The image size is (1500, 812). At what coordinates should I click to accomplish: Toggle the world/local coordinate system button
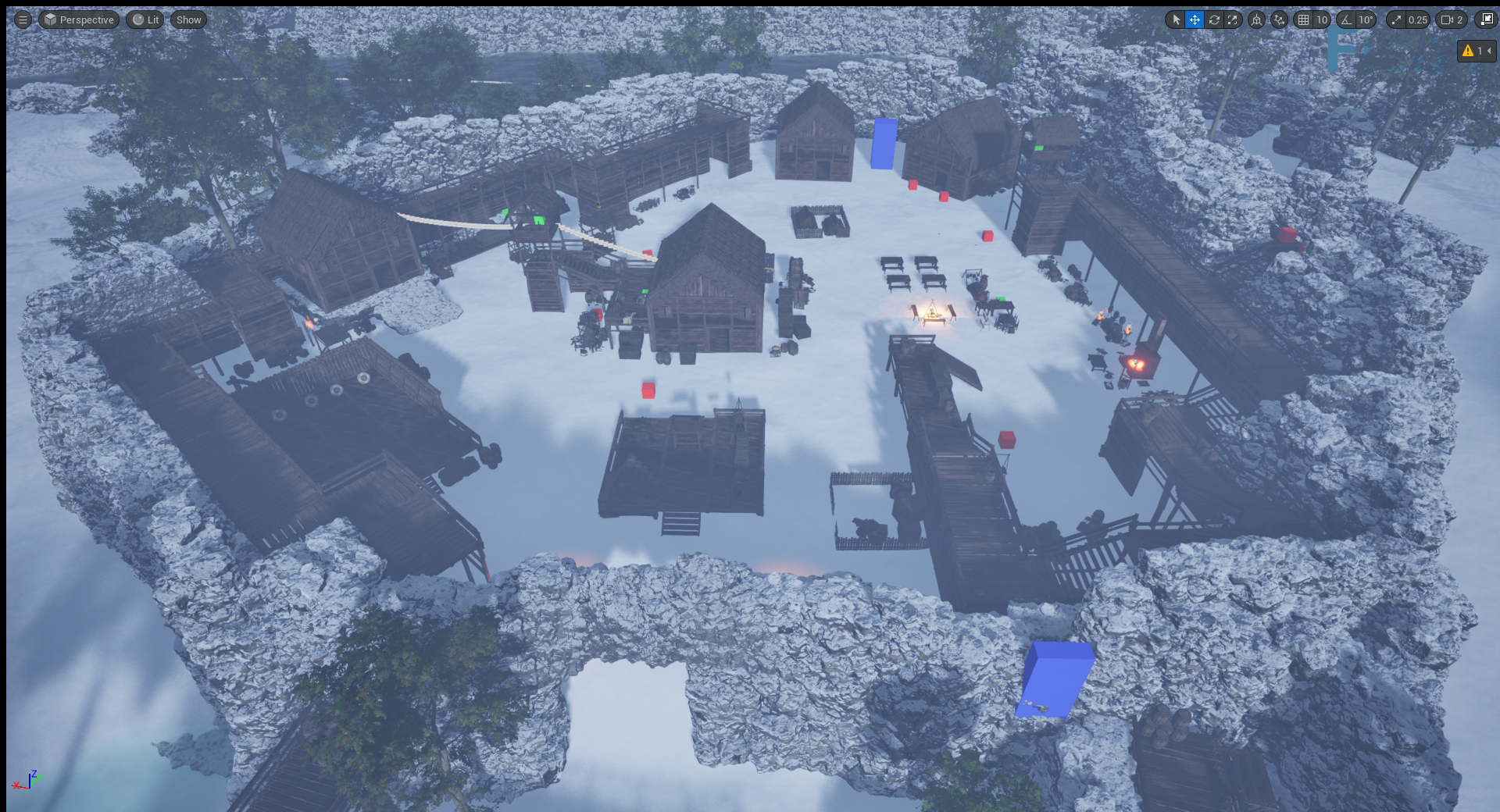tap(1256, 20)
